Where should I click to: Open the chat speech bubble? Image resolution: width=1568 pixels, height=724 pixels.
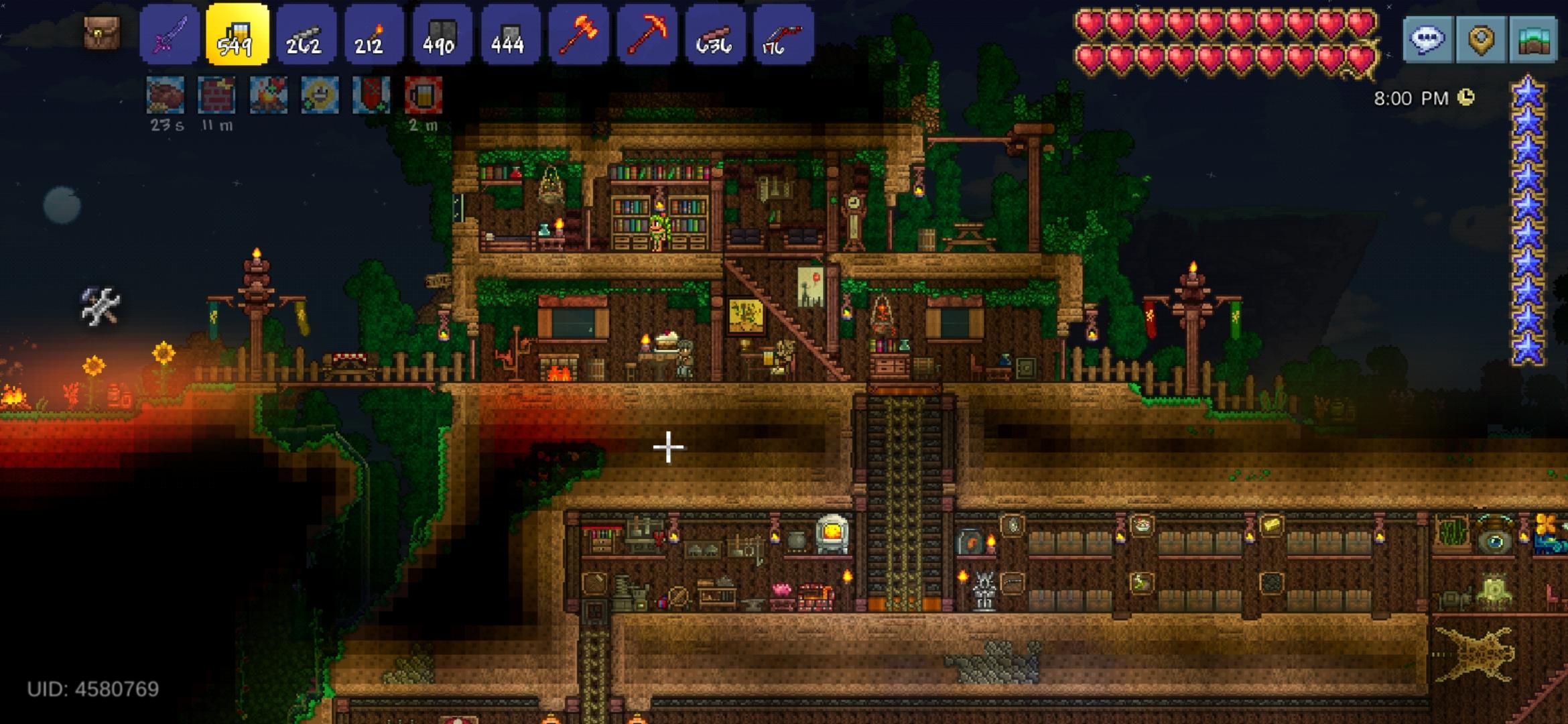pyautogui.click(x=1427, y=40)
